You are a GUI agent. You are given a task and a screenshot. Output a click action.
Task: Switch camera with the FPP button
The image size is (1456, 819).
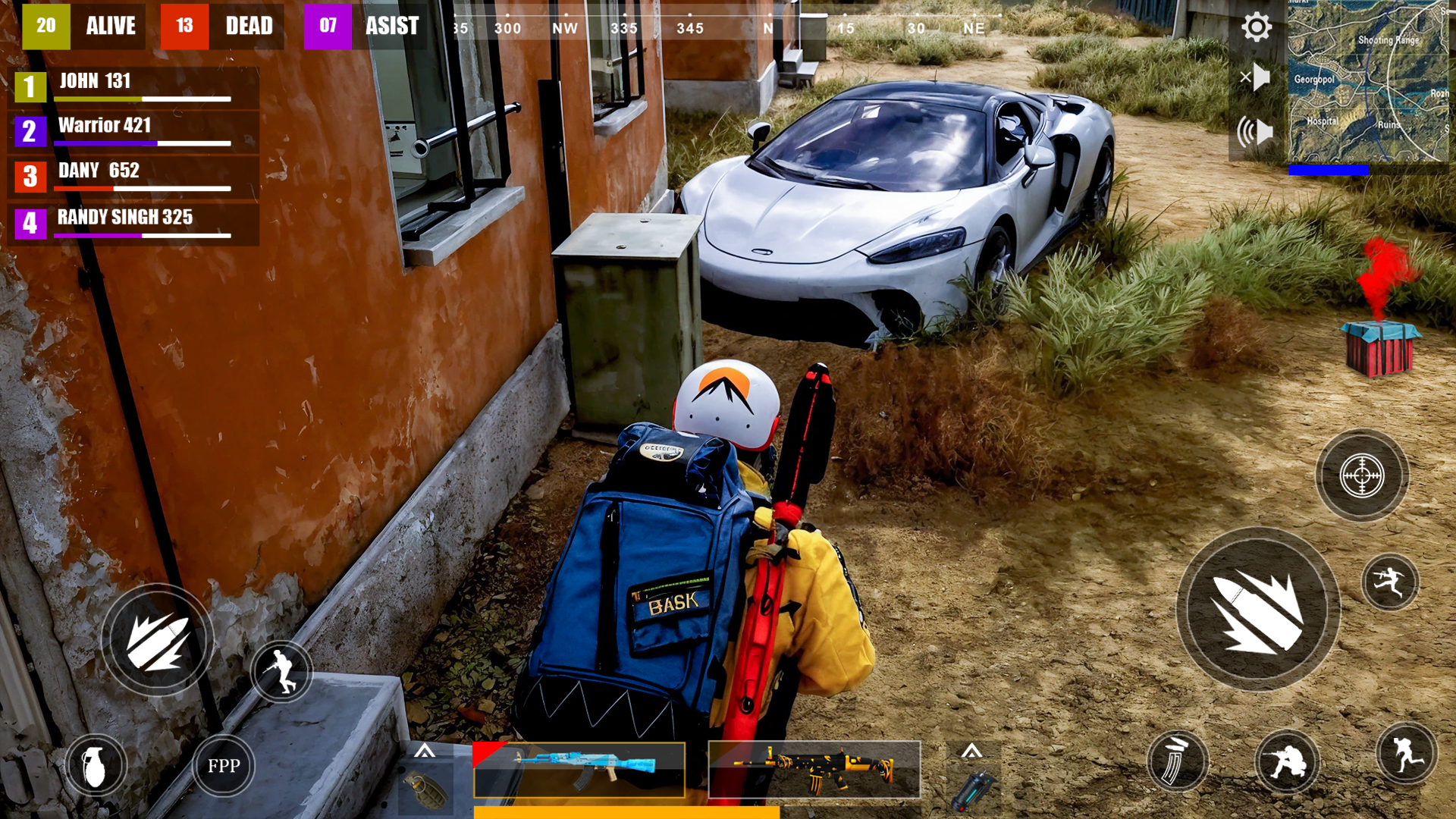point(224,766)
